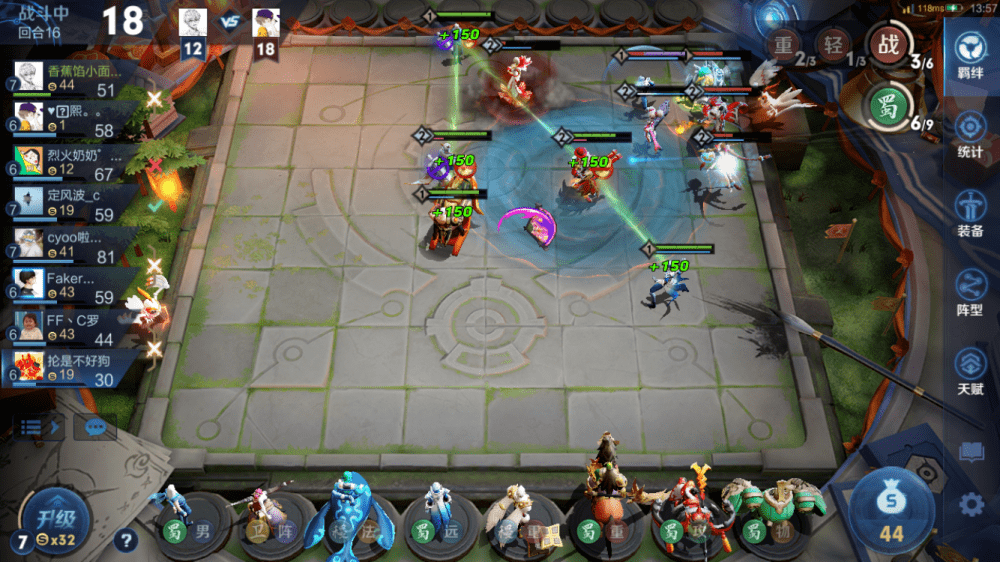Image resolution: width=1000 pixels, height=562 pixels.
Task: Open the 阵型 formation panel
Action: click(x=969, y=292)
